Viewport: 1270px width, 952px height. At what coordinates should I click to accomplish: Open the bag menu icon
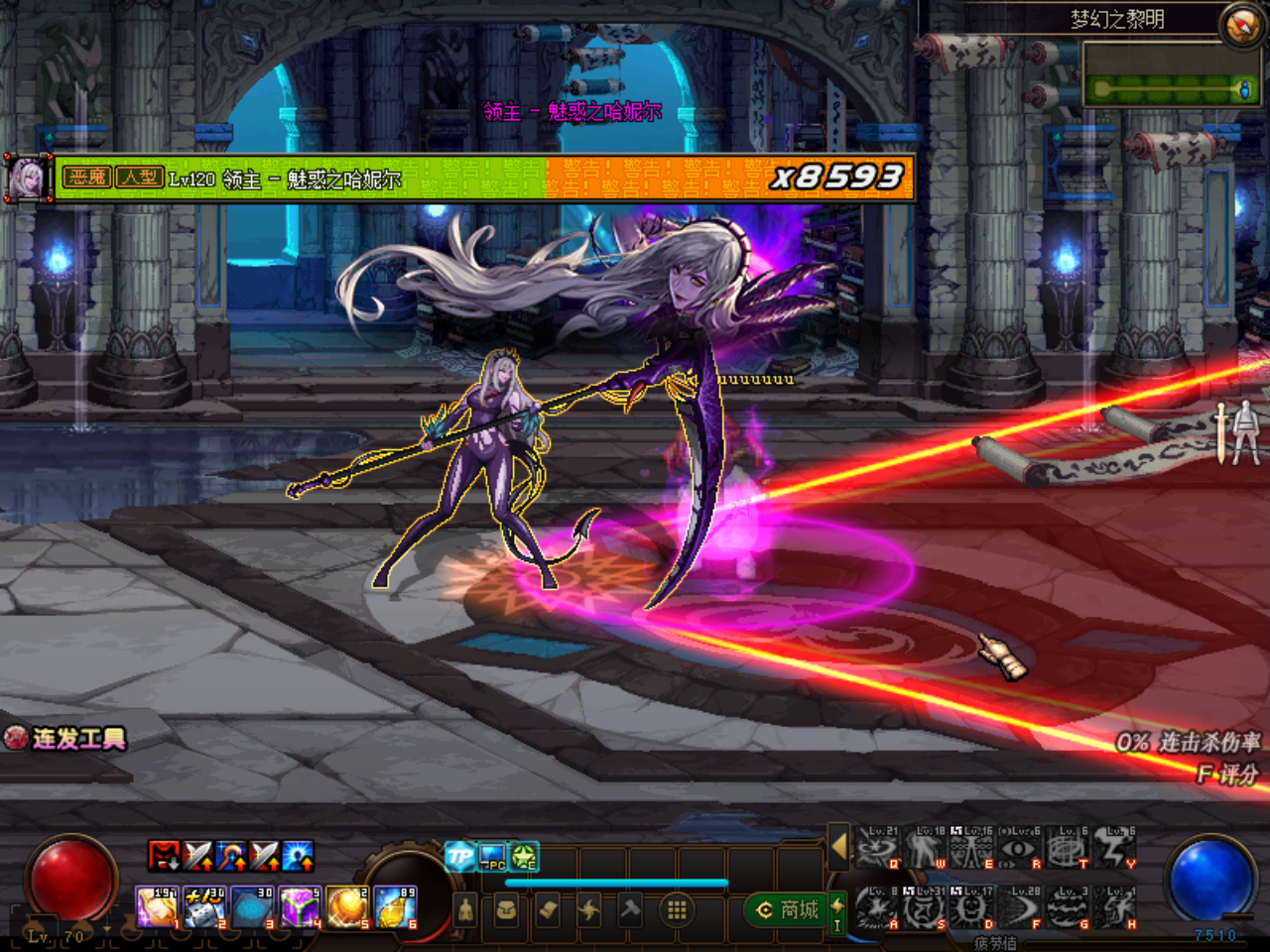pos(506,909)
